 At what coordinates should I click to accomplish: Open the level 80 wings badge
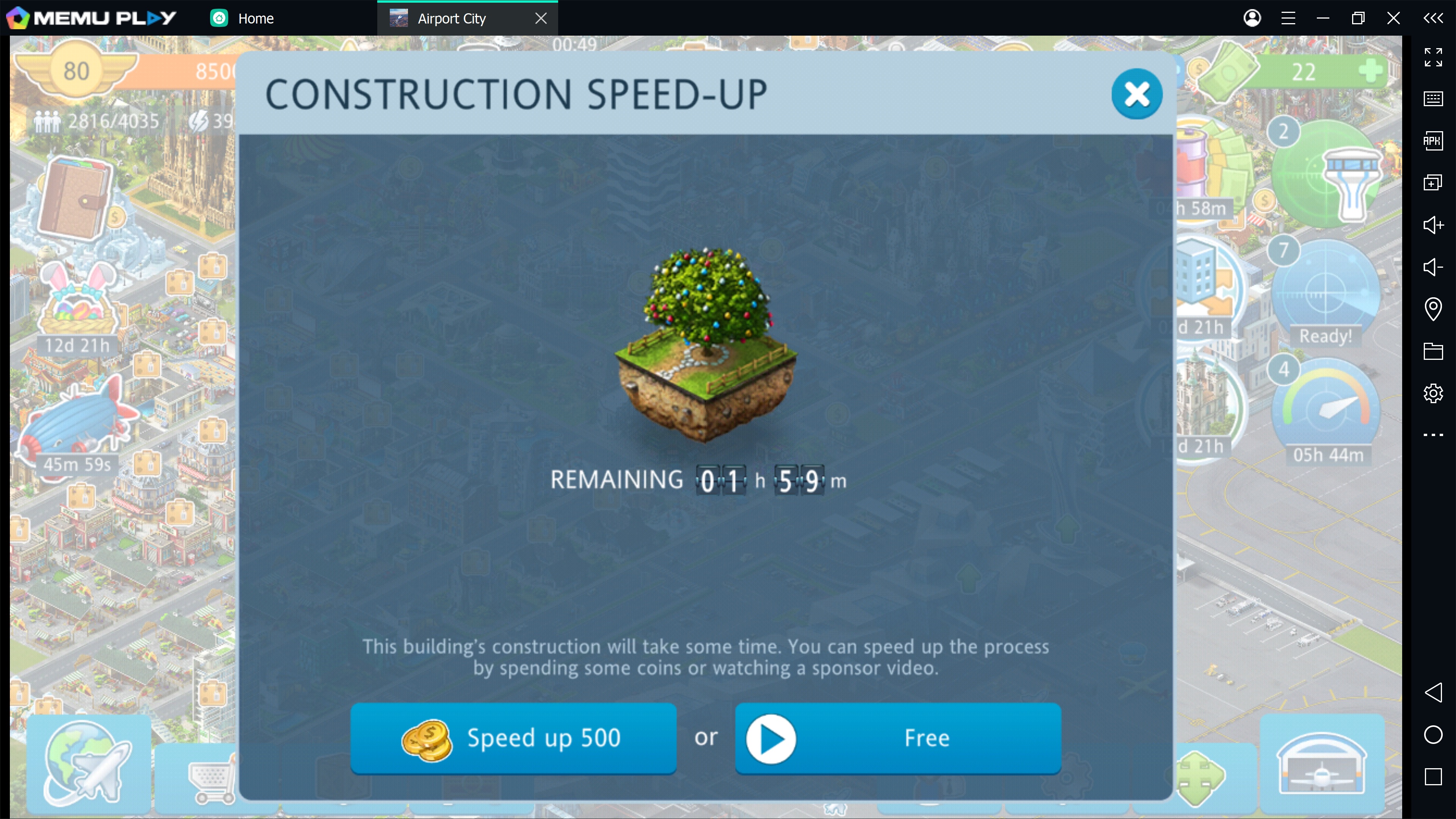pos(76,71)
